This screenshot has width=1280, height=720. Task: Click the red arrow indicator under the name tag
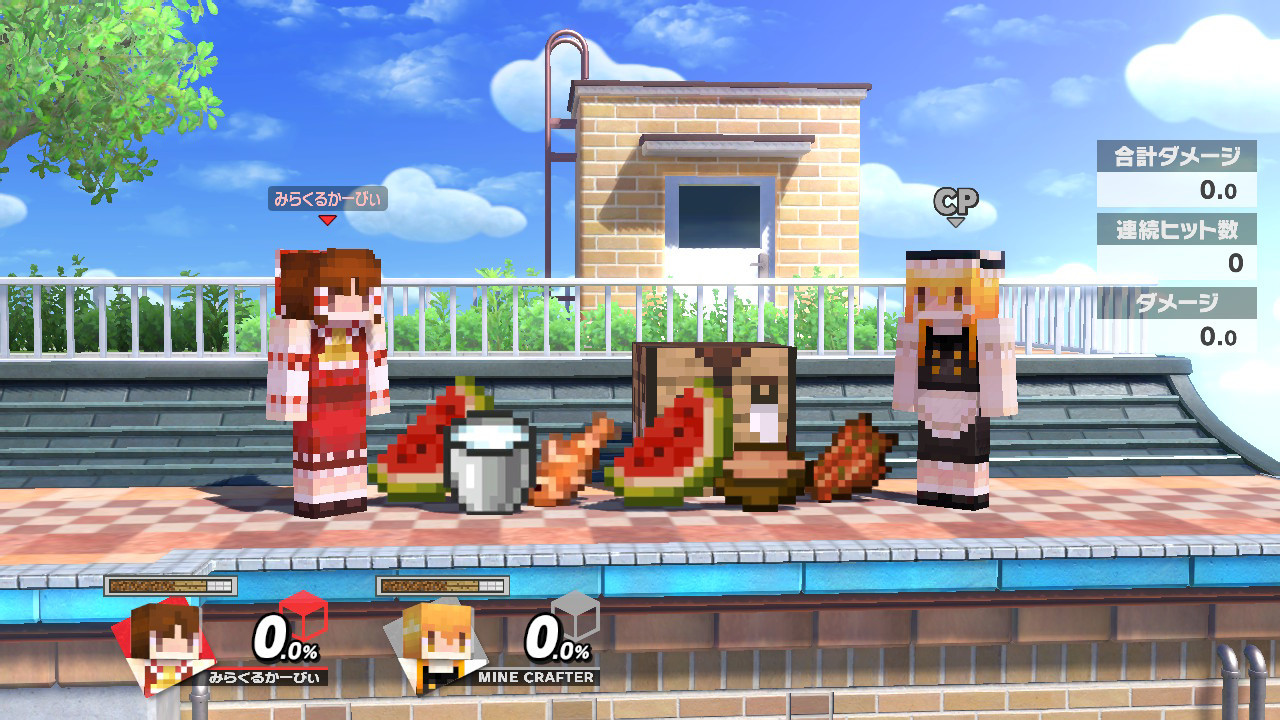[x=325, y=220]
